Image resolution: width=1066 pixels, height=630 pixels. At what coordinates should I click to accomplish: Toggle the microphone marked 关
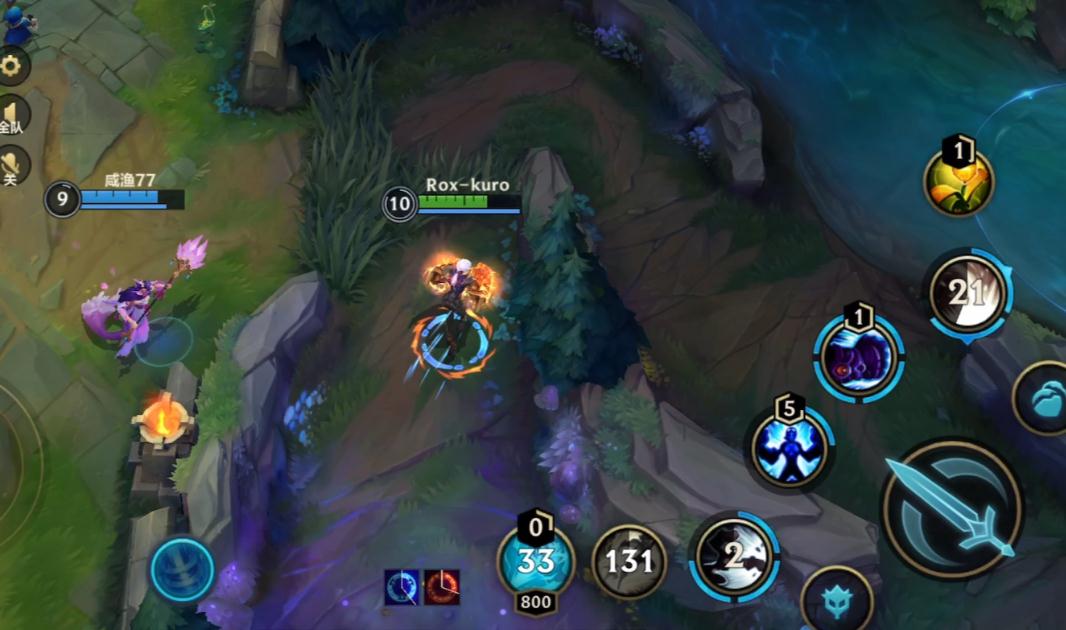12,165
